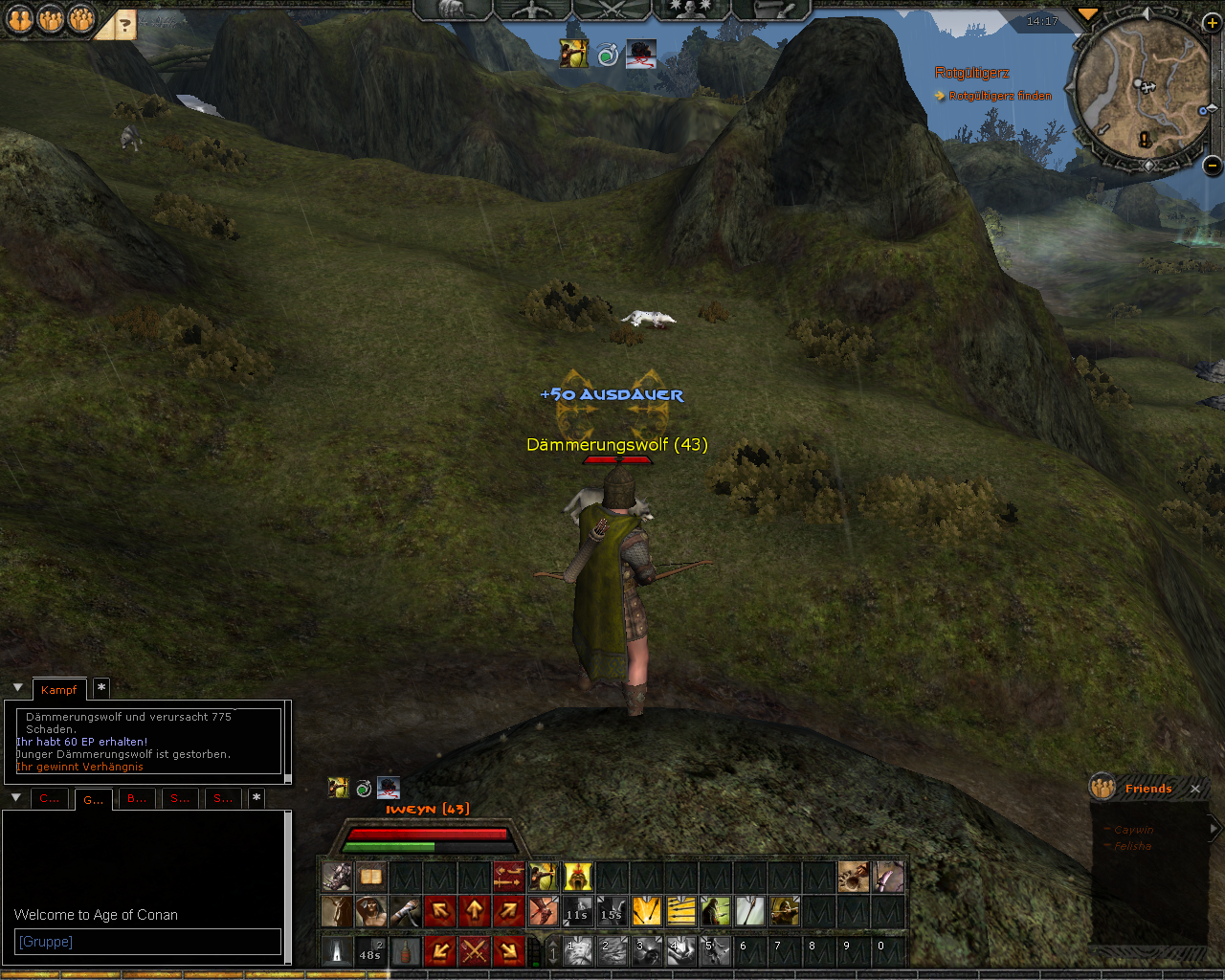
Task: Click the archer buff icon above player name
Action: [x=338, y=788]
